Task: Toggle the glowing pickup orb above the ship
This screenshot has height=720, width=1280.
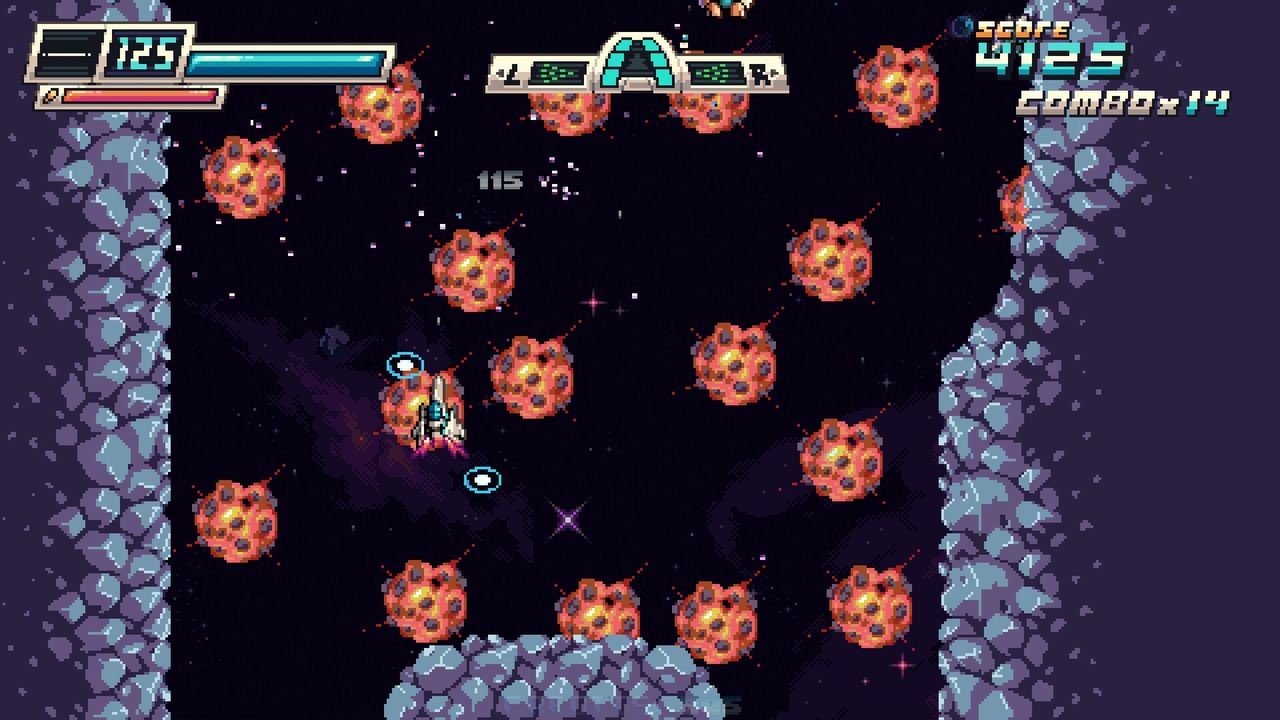Action: (406, 362)
